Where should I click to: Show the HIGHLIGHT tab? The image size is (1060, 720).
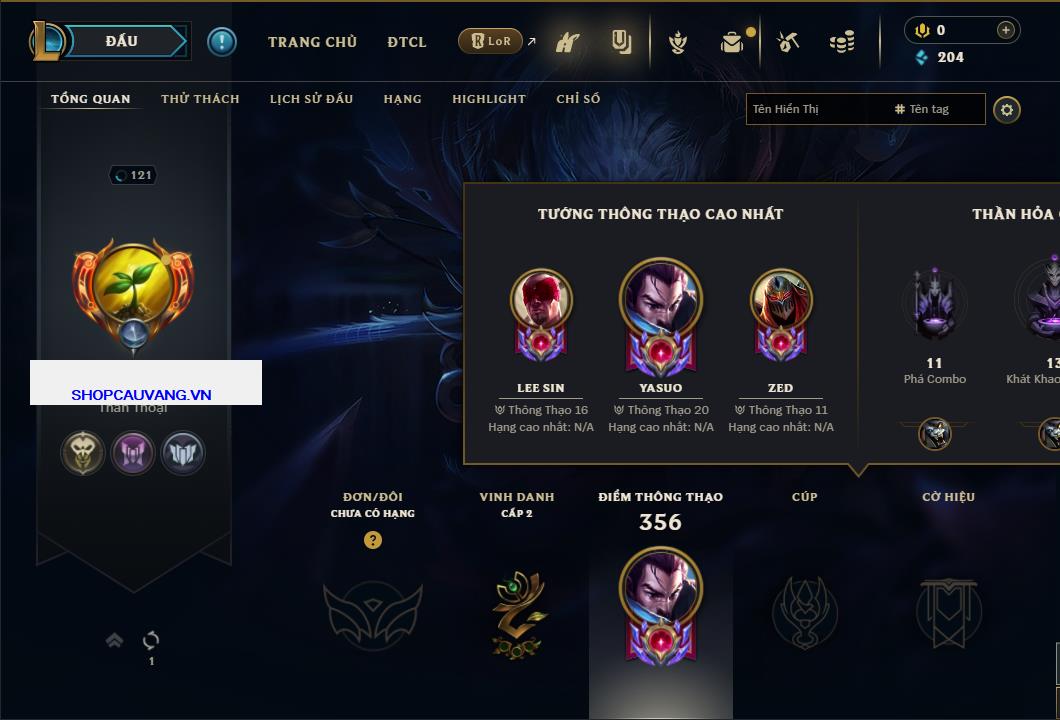[488, 99]
